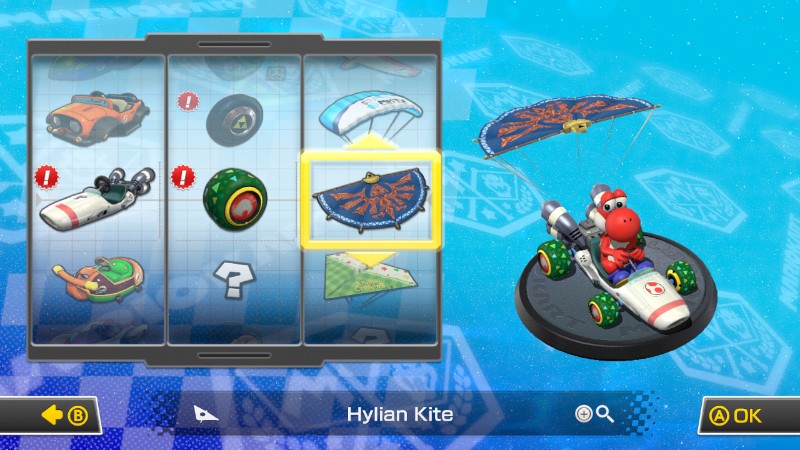
Task: Click the magnifying glass zoom icon
Action: (x=595, y=414)
